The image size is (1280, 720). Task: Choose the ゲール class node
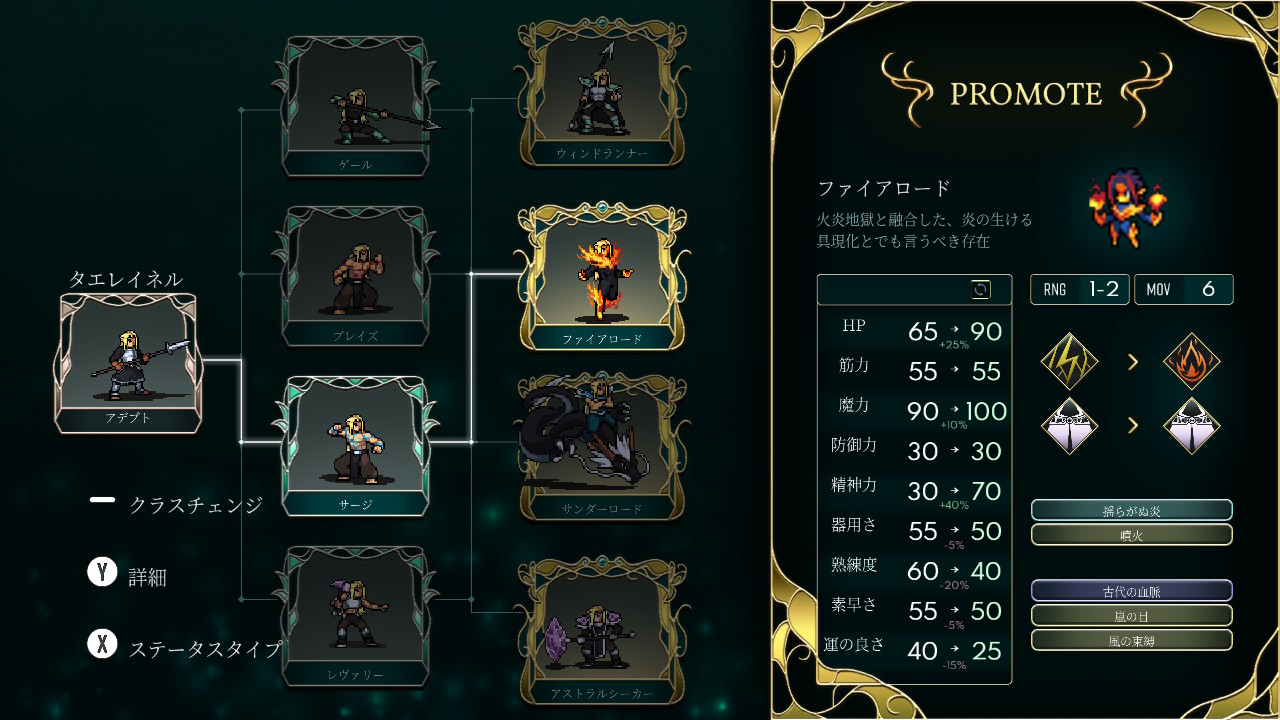[356, 107]
